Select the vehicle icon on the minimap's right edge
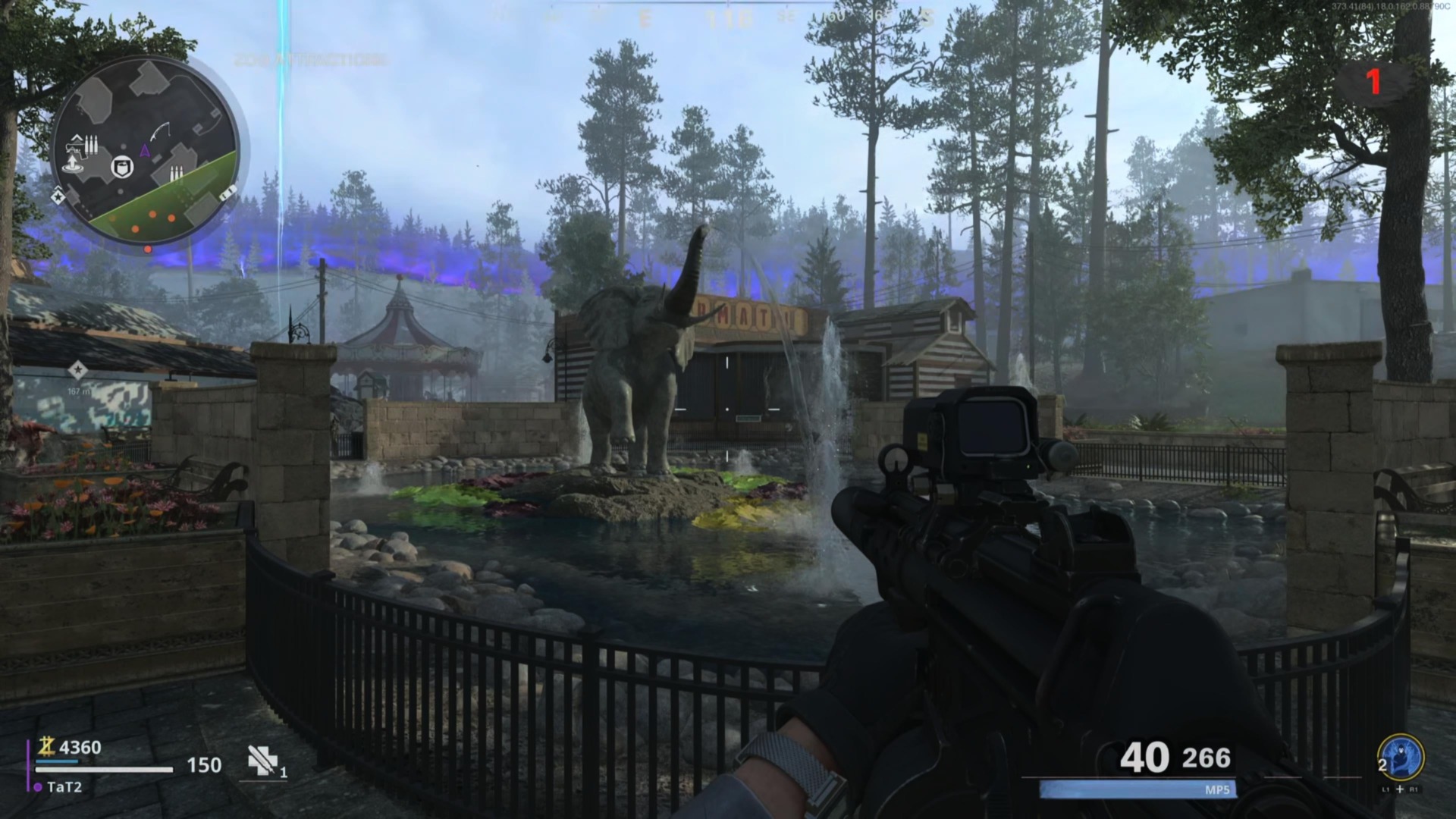The image size is (1456, 819). (x=227, y=193)
